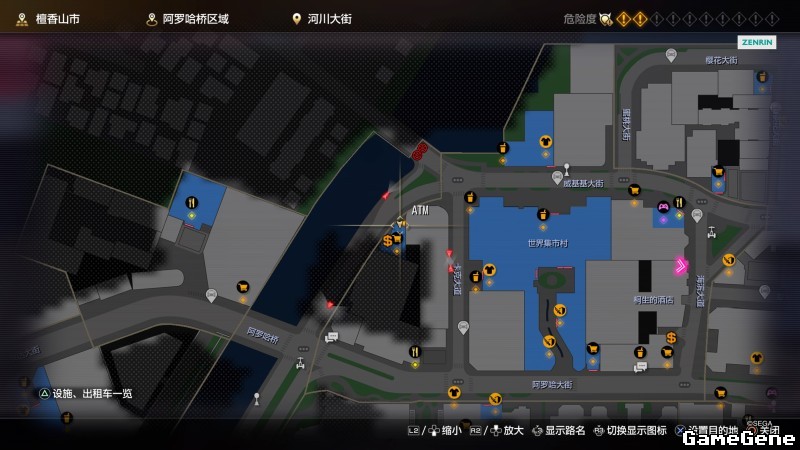Choose the shopping cart icon northwest of 阿罗哈桥
This screenshot has width=800, height=450.
point(242,287)
